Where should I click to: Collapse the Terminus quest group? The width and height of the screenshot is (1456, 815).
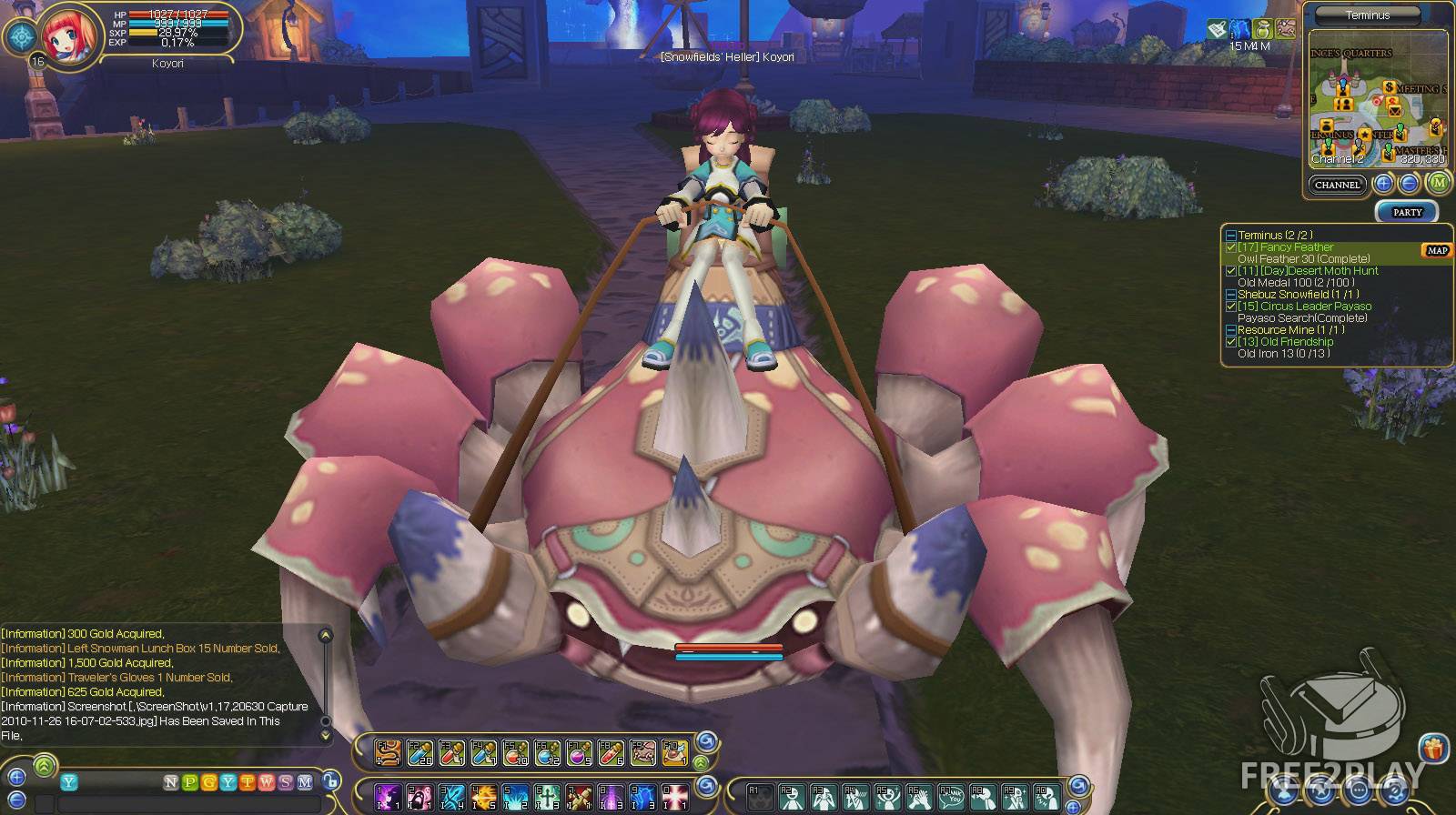point(1230,236)
